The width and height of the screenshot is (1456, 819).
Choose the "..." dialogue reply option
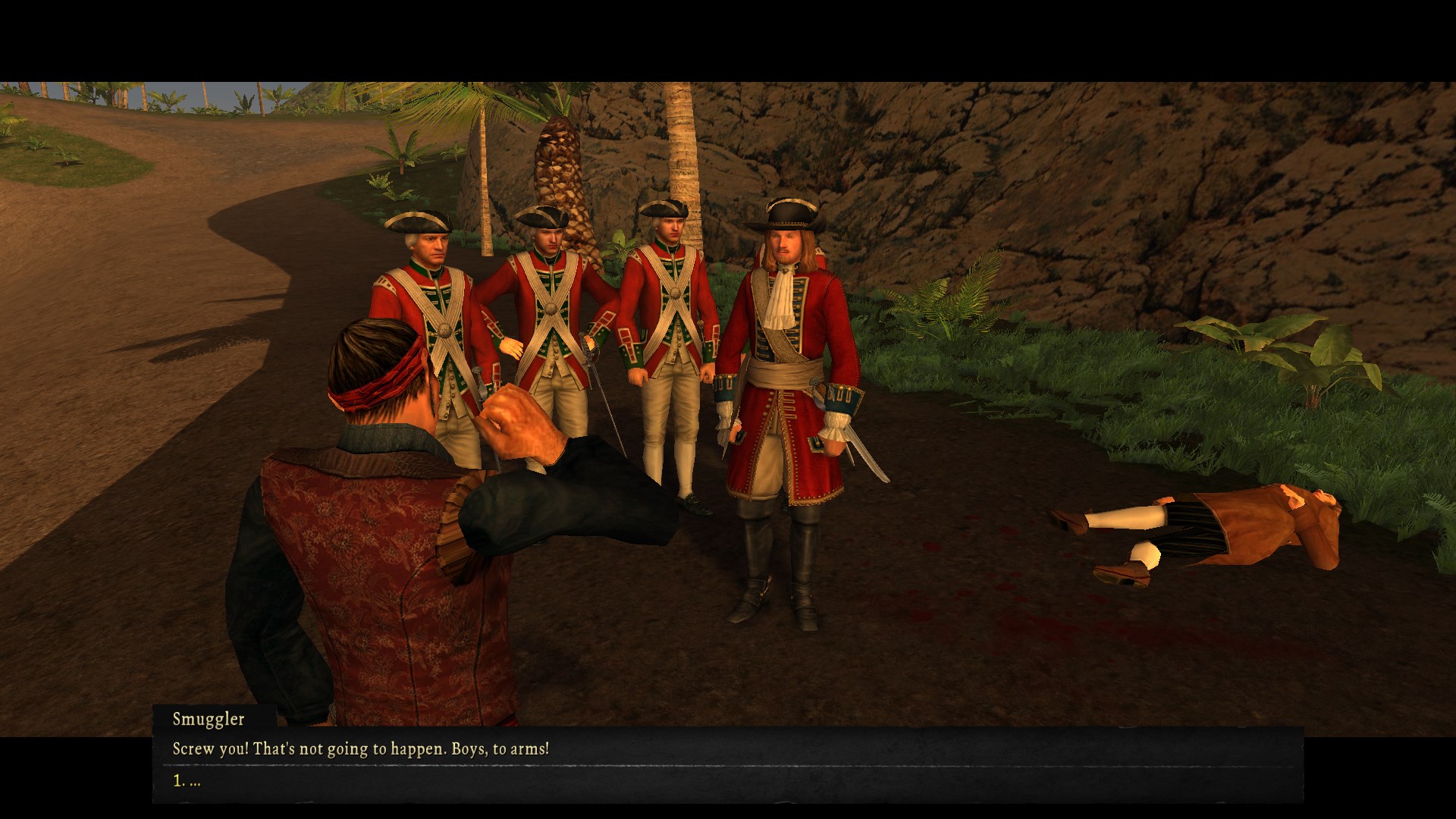[187, 781]
